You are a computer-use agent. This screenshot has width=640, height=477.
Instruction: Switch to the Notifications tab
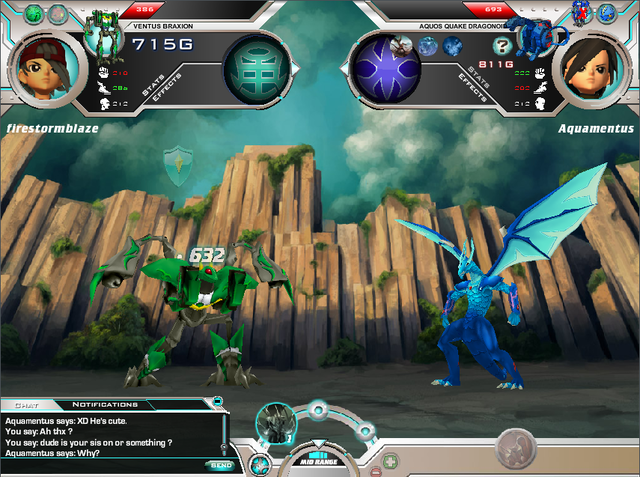104,405
